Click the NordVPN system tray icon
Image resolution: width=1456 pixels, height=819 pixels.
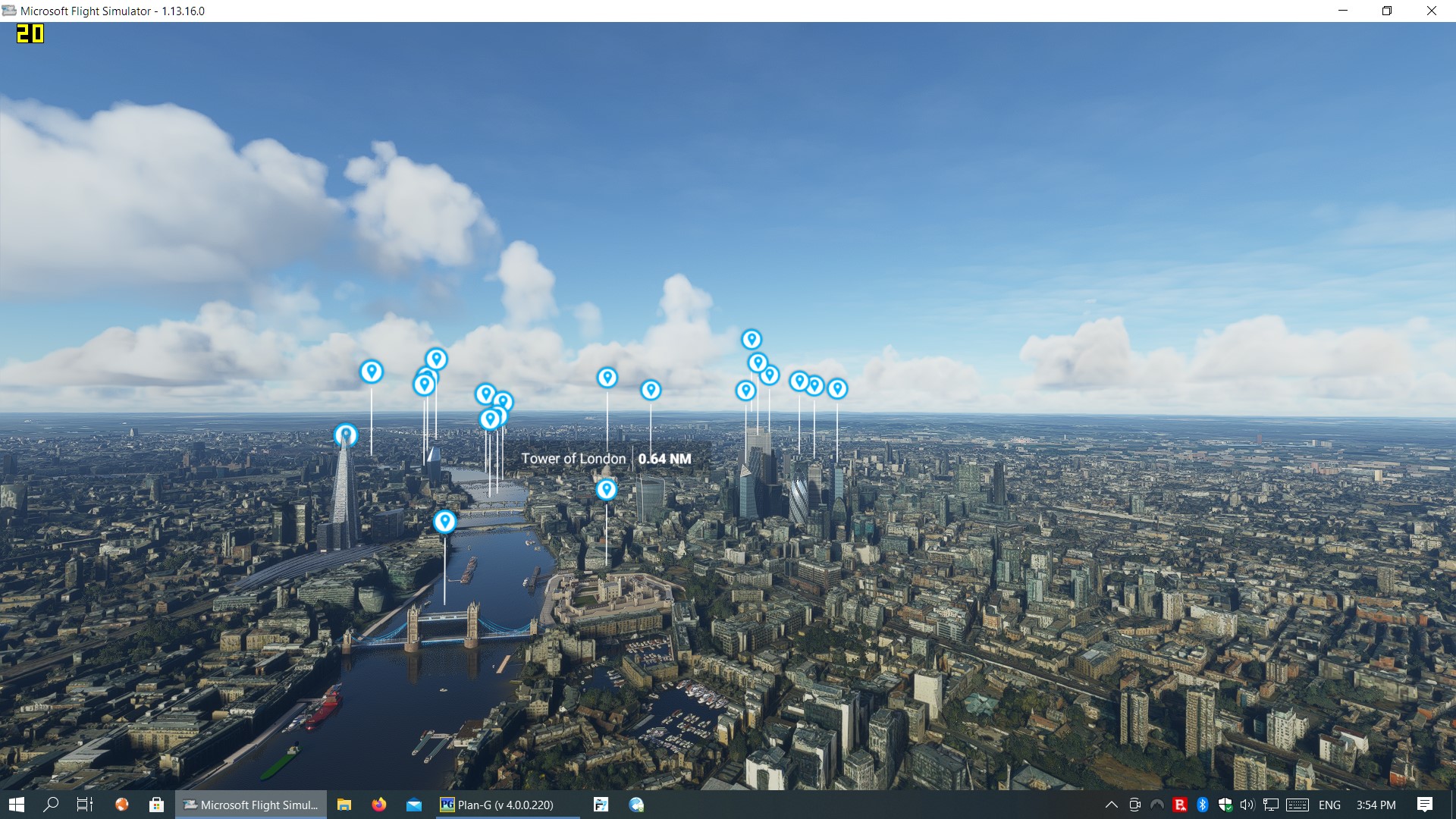tap(1156, 805)
